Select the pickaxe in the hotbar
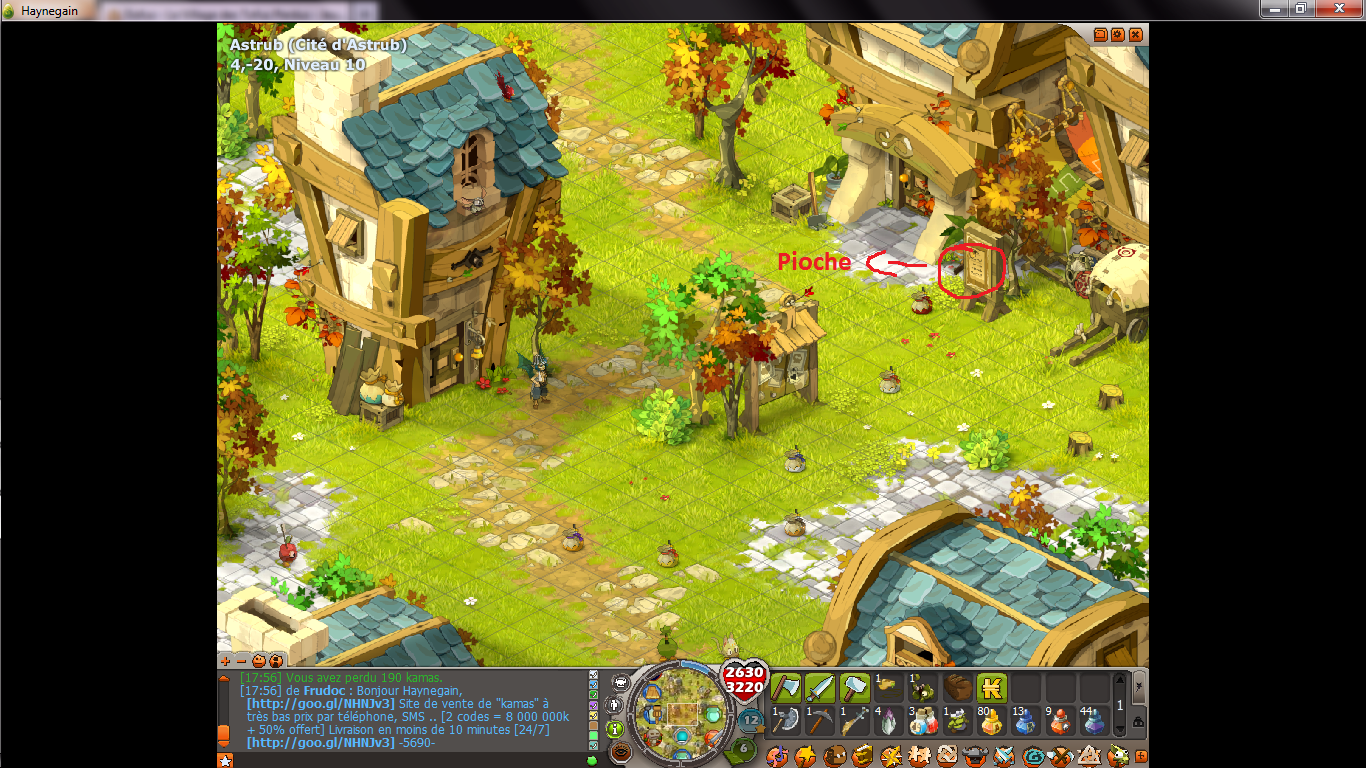 coord(821,721)
